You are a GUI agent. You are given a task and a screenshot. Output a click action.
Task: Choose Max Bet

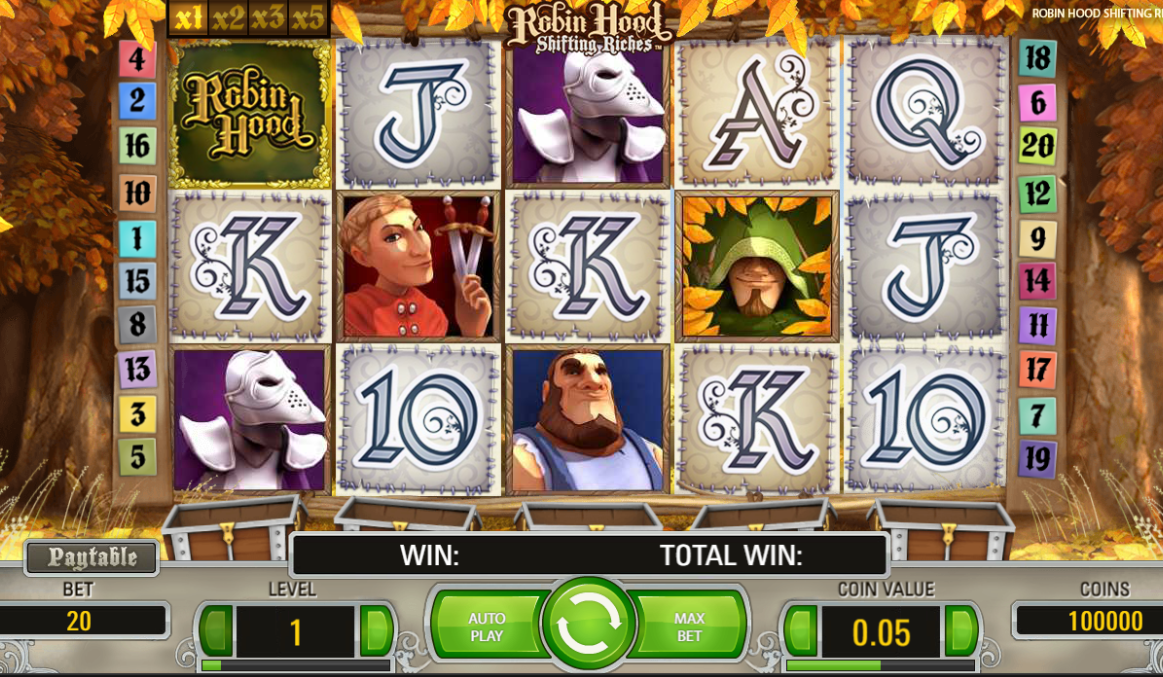click(689, 626)
